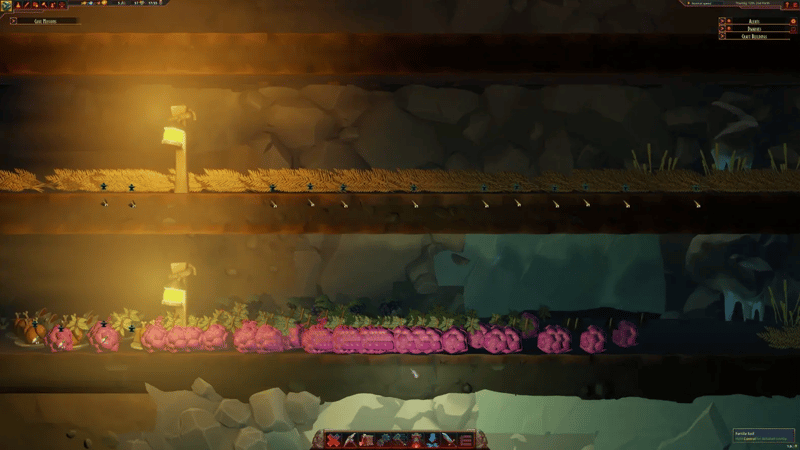This screenshot has height=450, width=800.
Task: Expand the Alerts panel
Action: (722, 21)
